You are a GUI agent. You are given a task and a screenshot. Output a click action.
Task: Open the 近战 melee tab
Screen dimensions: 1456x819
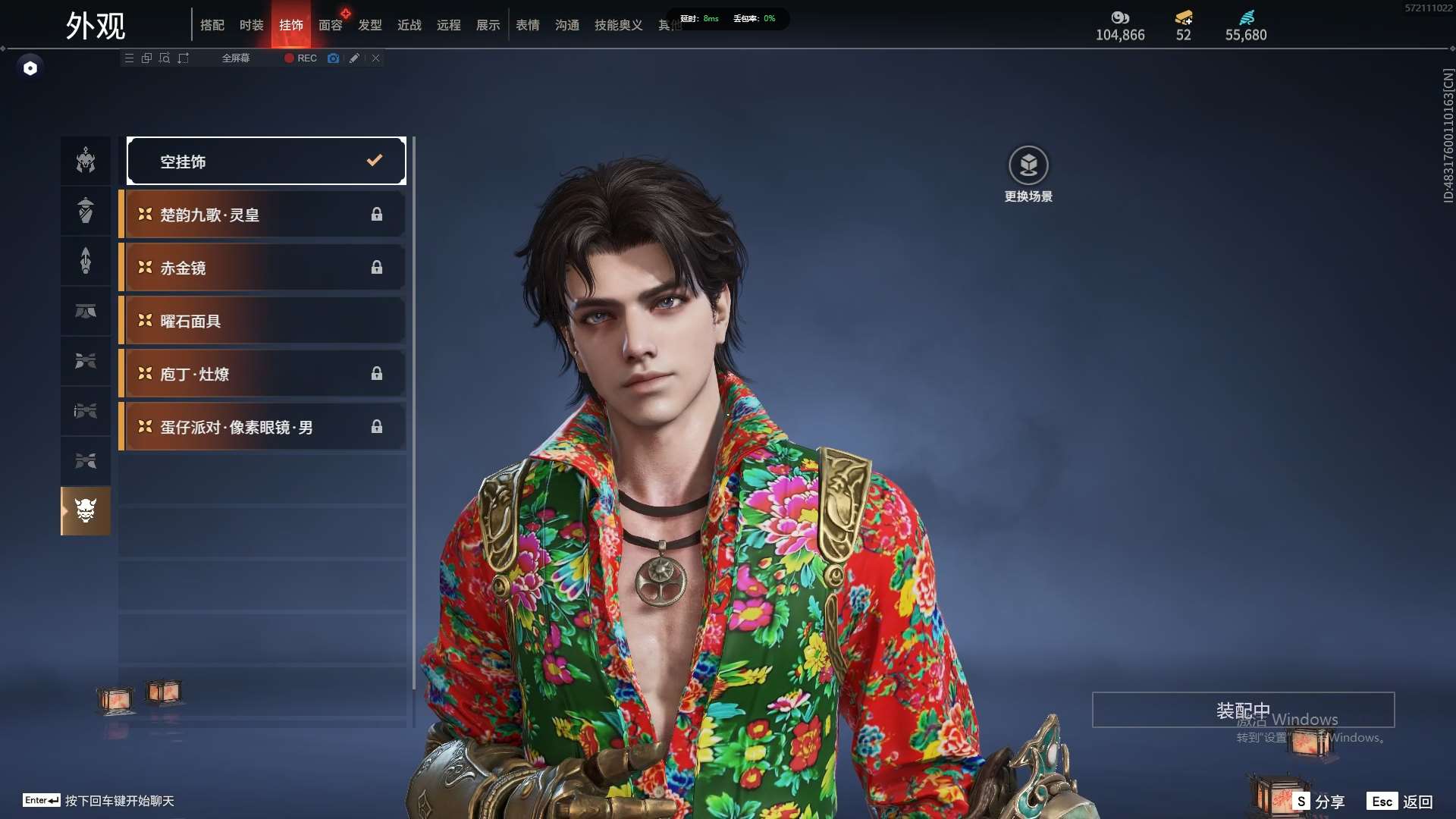(409, 25)
